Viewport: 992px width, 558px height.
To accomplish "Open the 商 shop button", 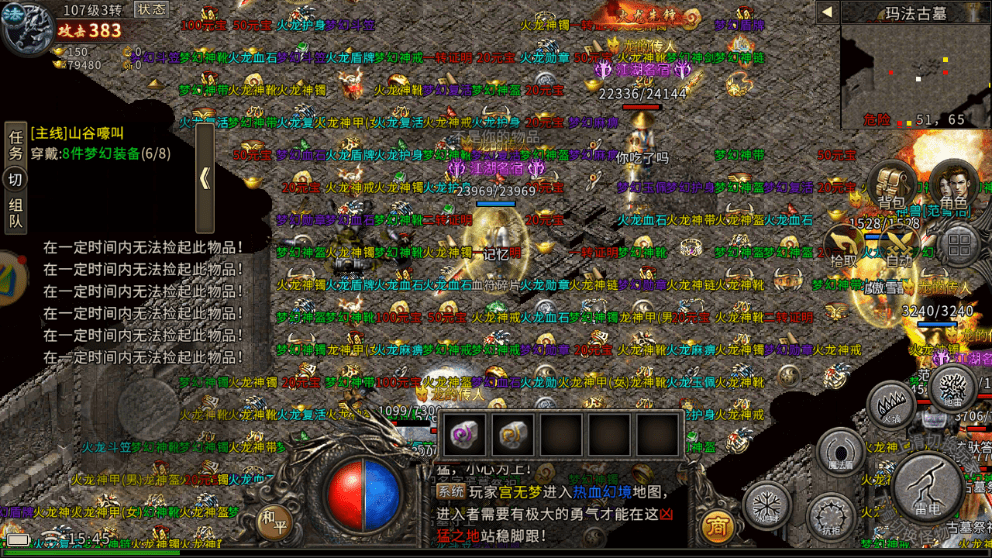I will pos(716,526).
